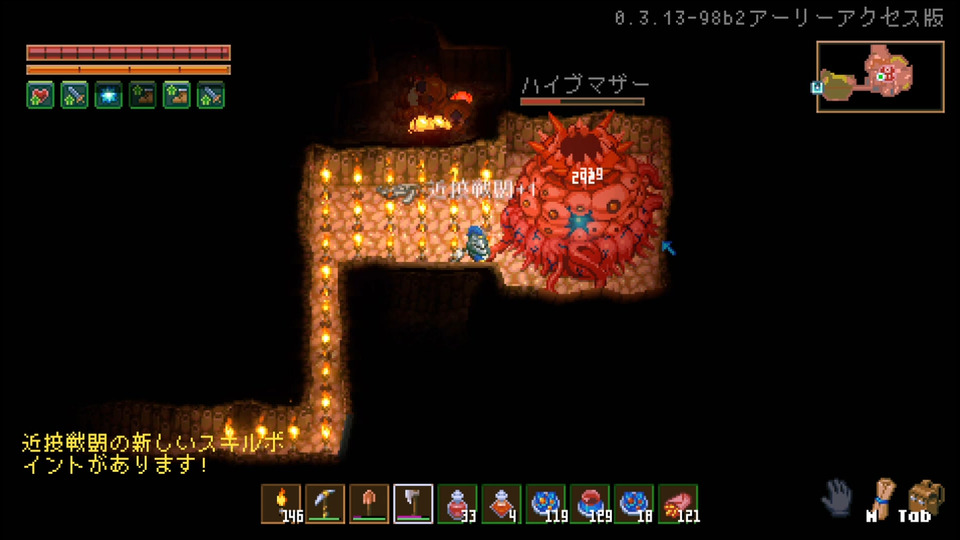The height and width of the screenshot is (540, 960).
Task: Use the round red potion stack of 33
Action: tap(457, 503)
